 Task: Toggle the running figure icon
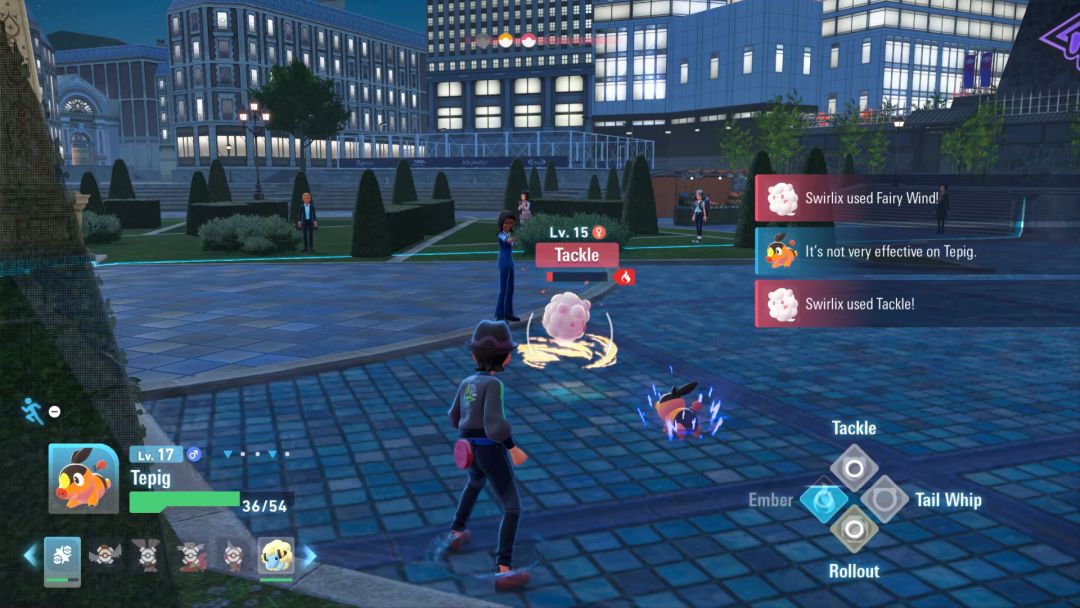click(x=32, y=410)
